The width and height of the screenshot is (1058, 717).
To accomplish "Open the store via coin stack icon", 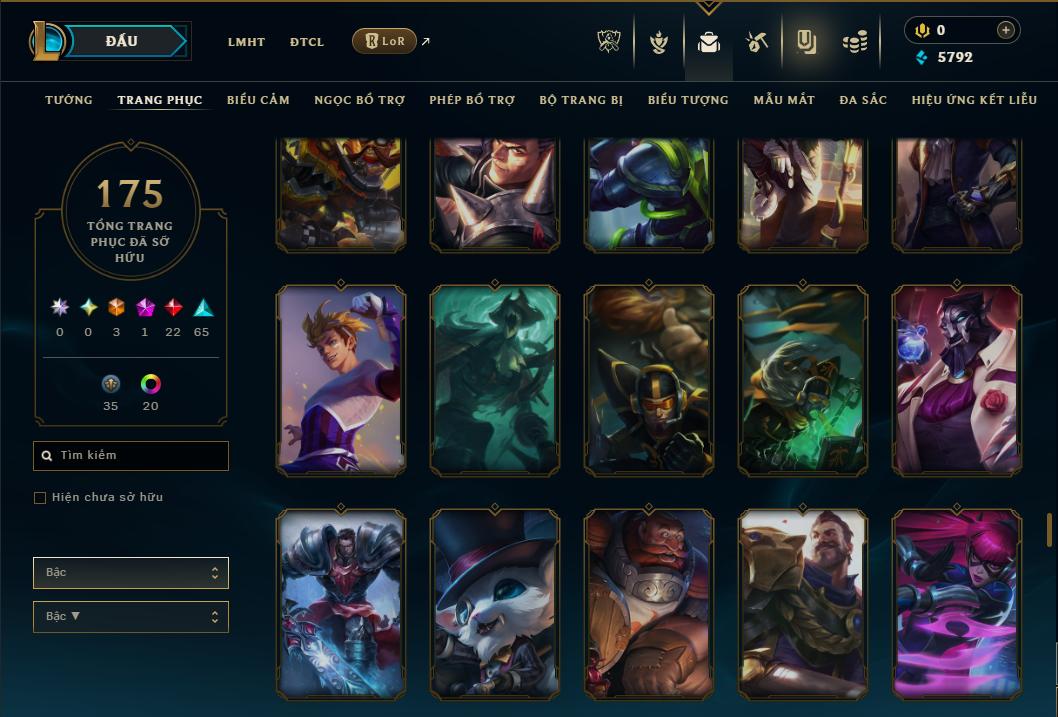I will (854, 42).
